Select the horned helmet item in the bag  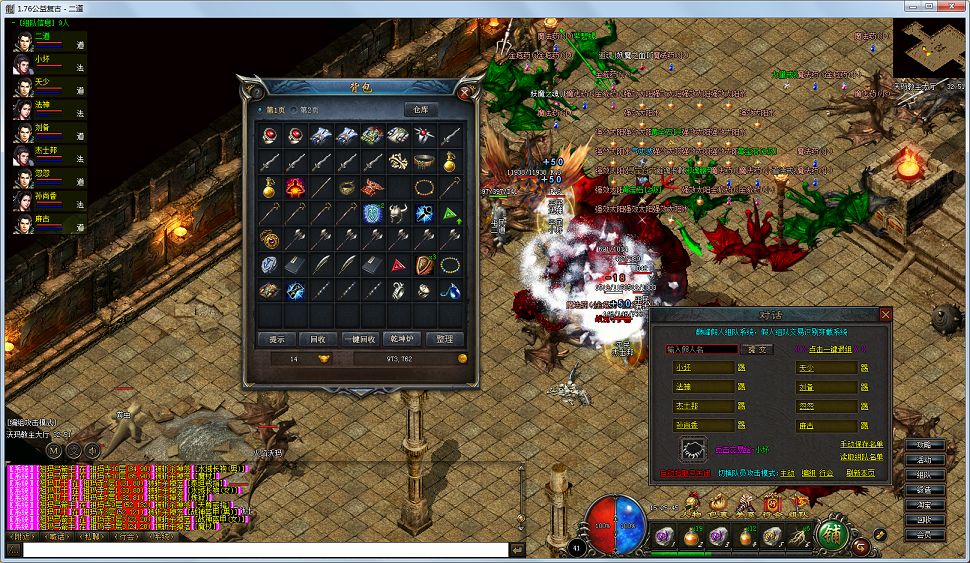tap(398, 212)
